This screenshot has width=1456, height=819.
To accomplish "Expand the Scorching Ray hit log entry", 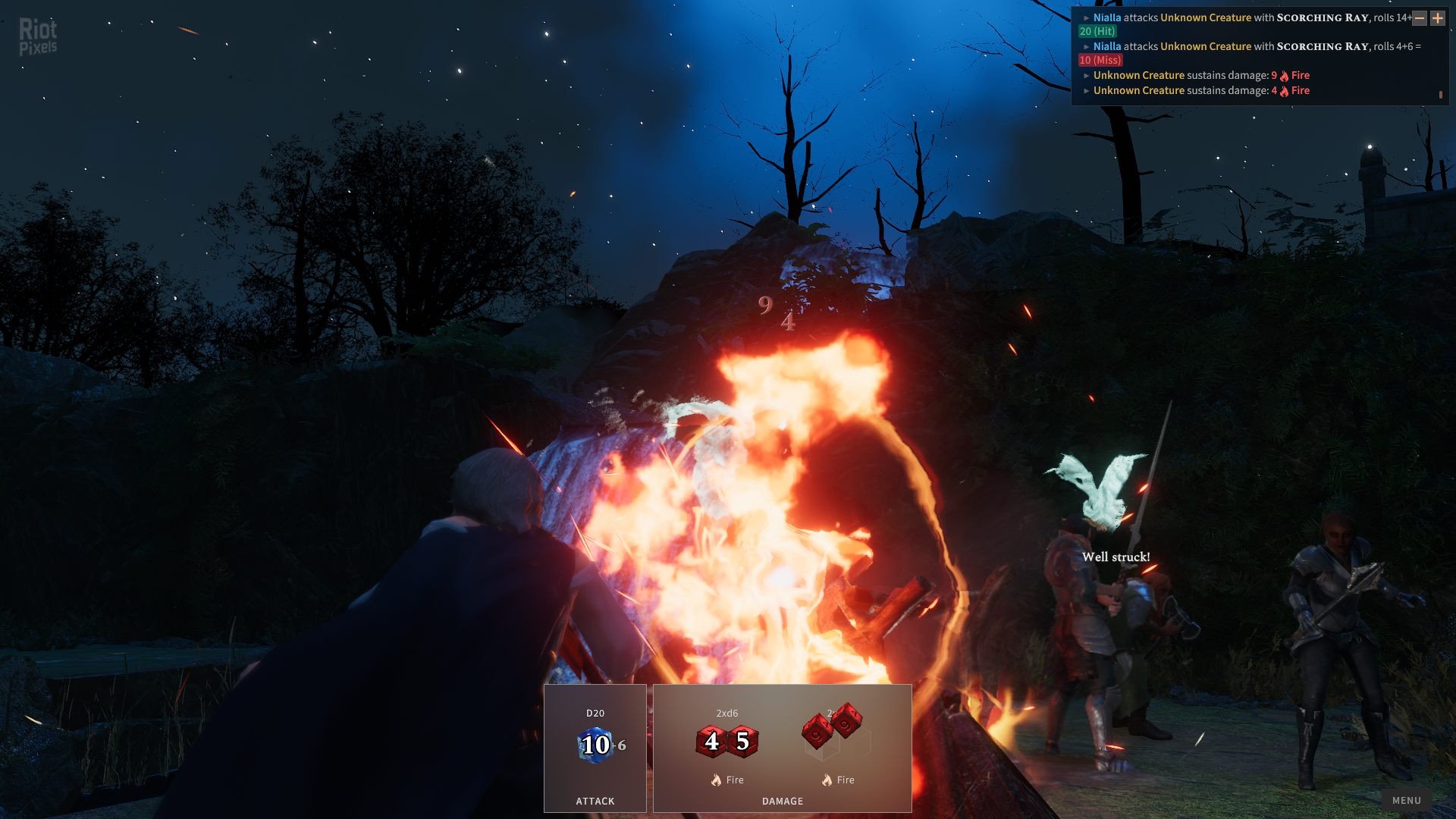I will 1087,17.
